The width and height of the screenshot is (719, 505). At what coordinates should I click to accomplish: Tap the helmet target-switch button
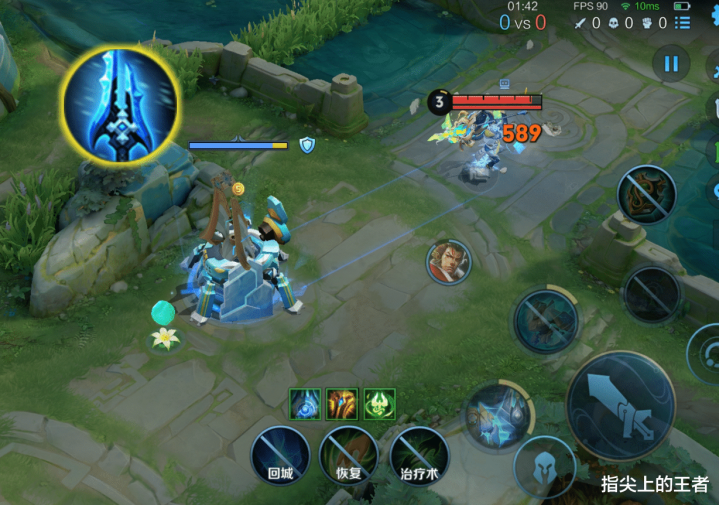pyautogui.click(x=545, y=466)
